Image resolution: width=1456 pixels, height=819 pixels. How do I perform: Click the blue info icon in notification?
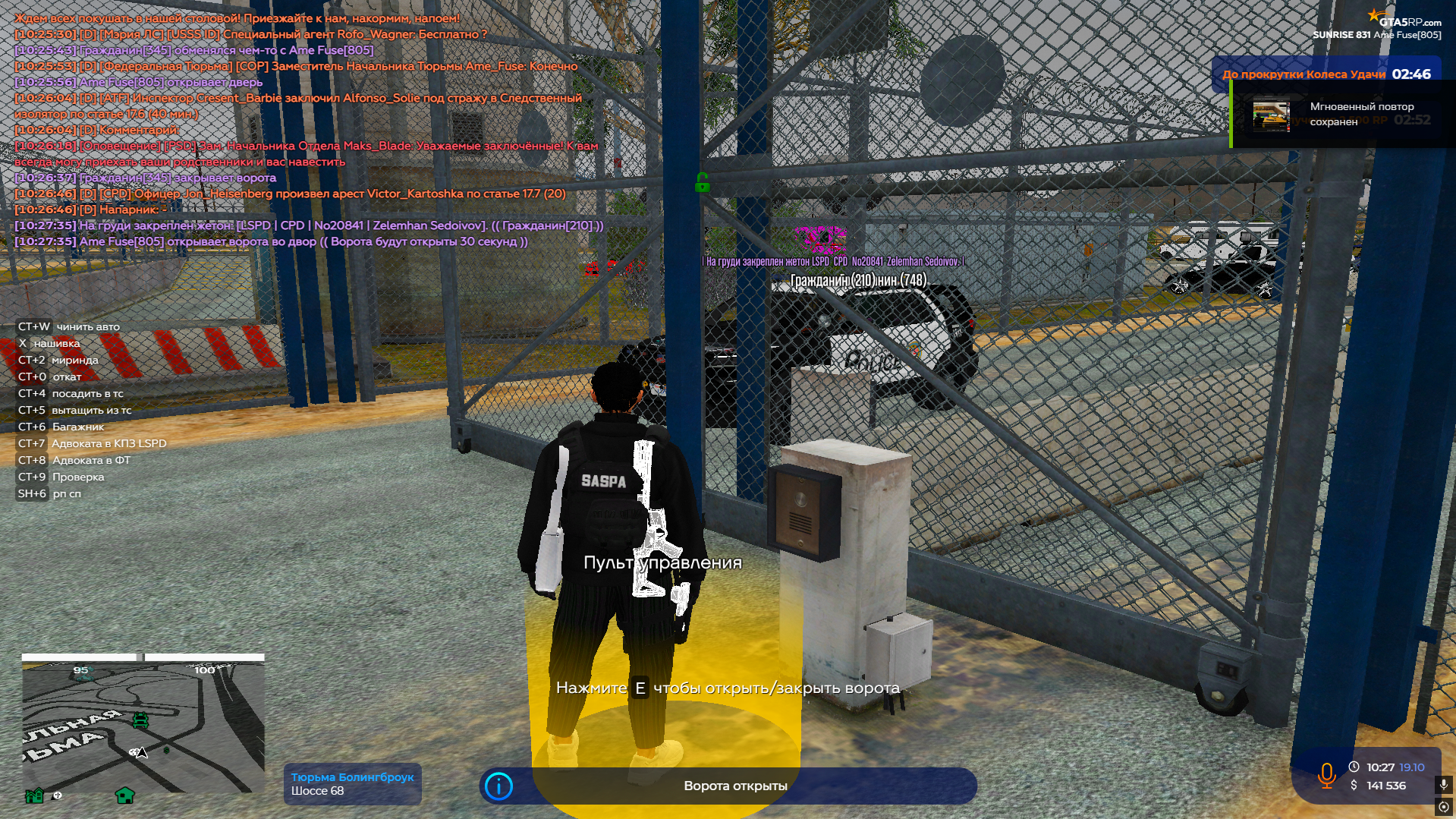click(498, 786)
